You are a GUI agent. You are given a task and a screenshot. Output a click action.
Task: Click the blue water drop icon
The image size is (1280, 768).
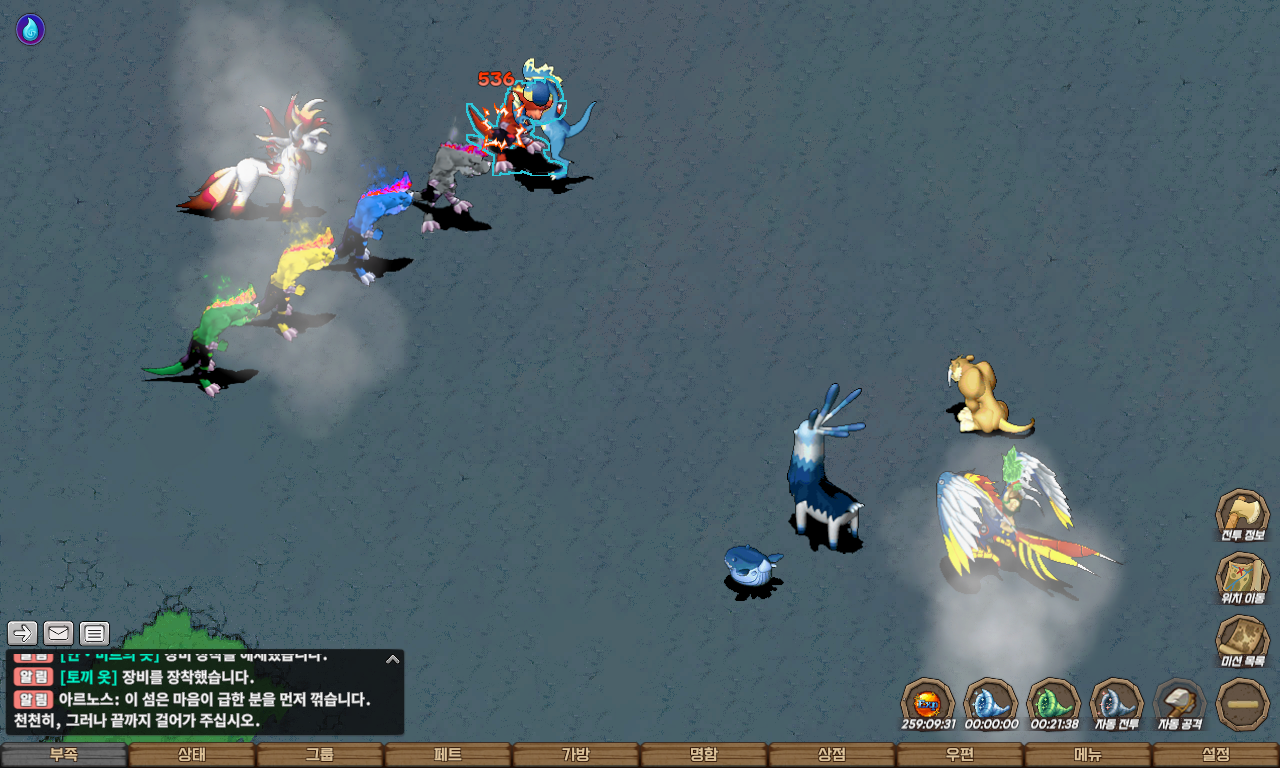(x=30, y=30)
